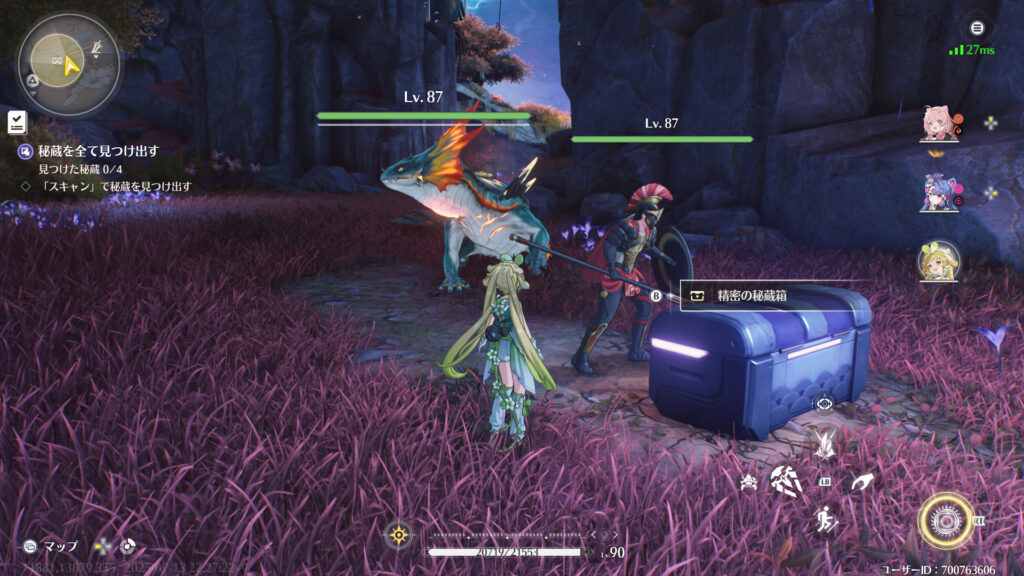Tap the running figure sprint icon

coord(825,519)
